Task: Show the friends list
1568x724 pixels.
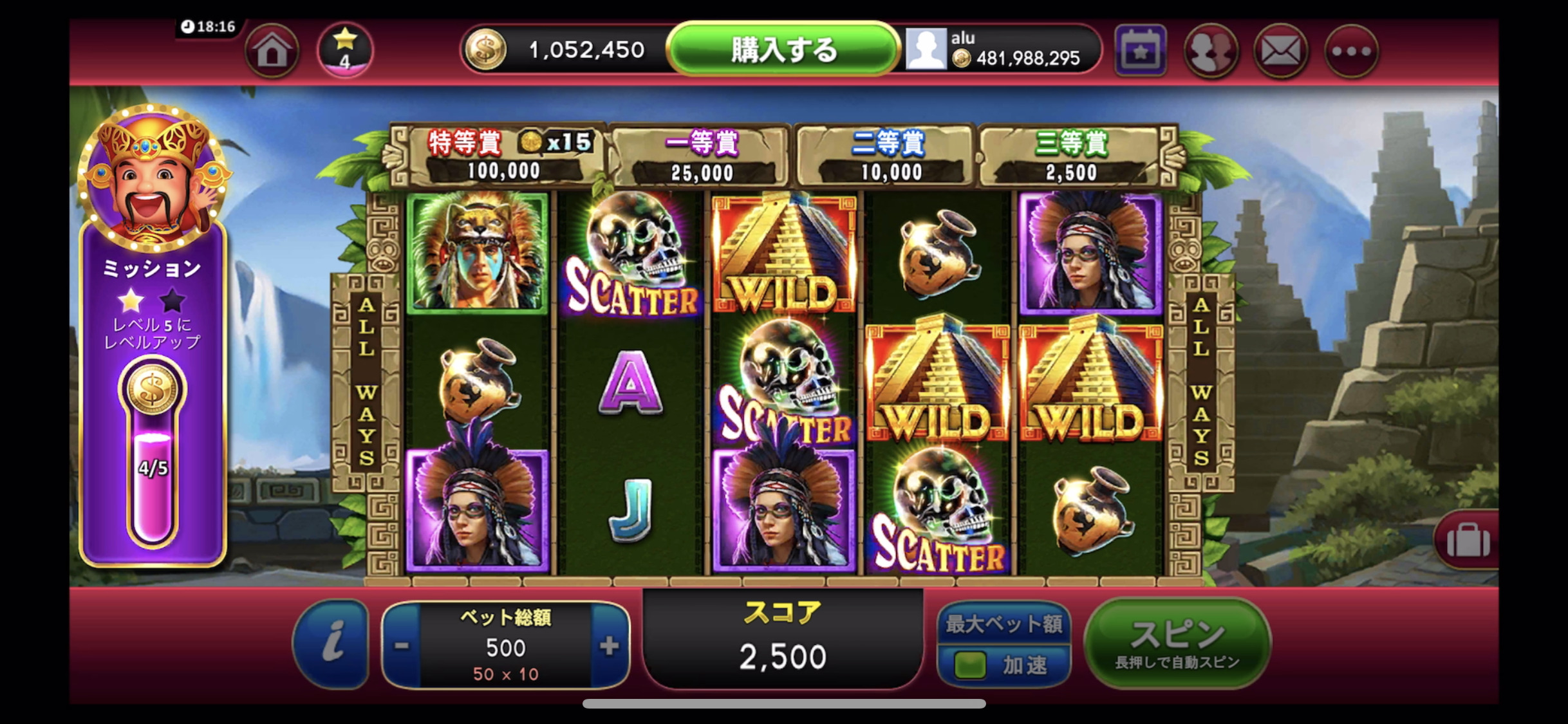Action: click(1211, 51)
